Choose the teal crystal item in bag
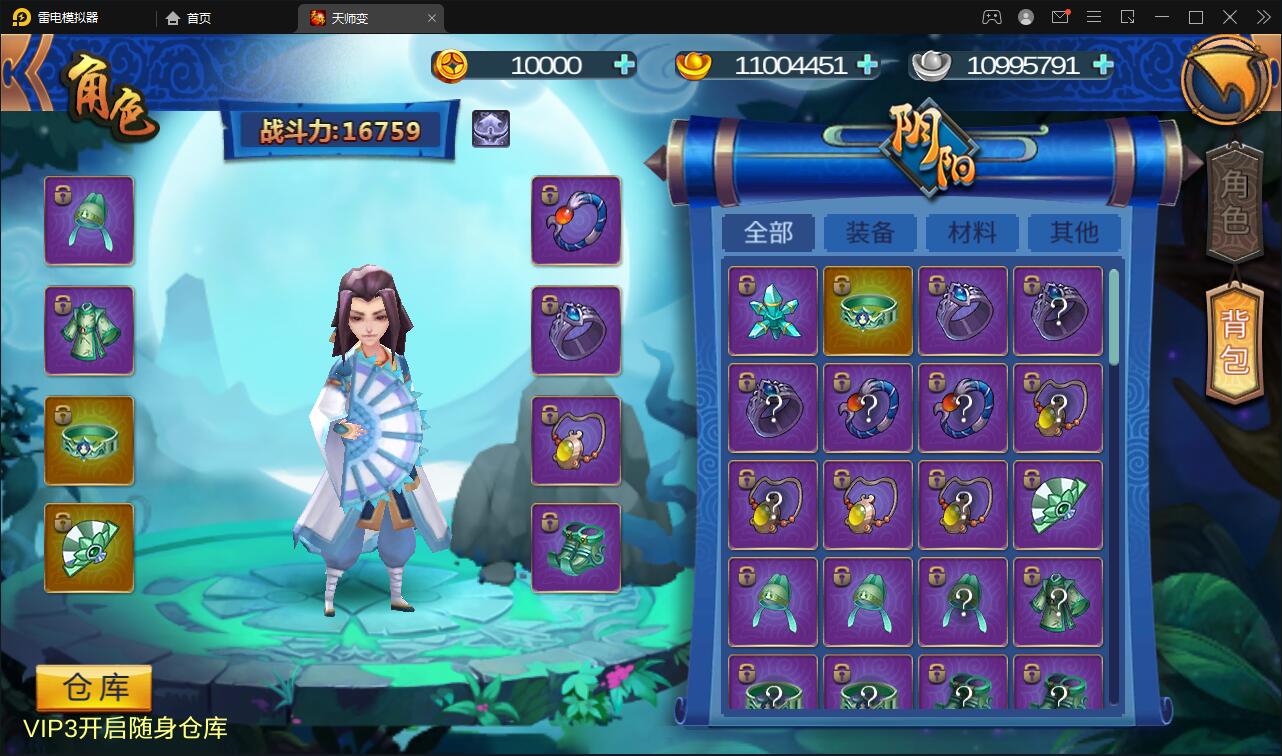This screenshot has width=1282, height=756. click(773, 311)
